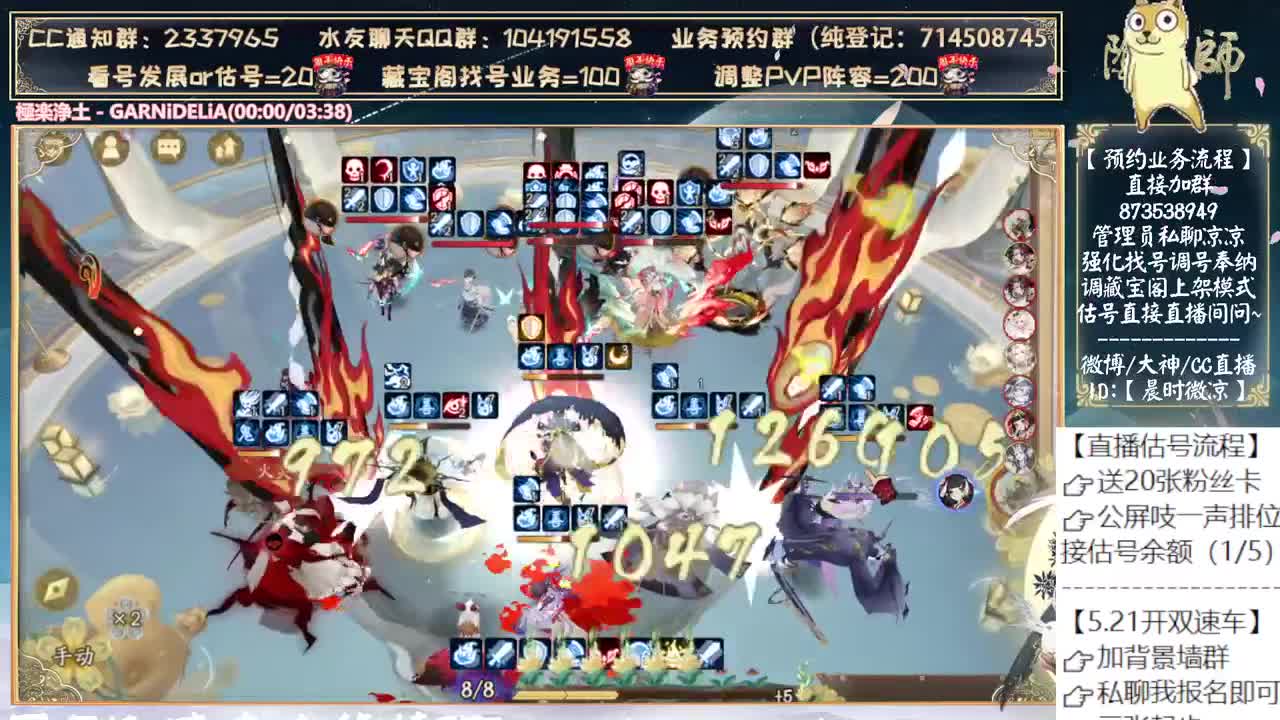Open the friends panel person icon
This screenshot has width=1280, height=720.
109,148
